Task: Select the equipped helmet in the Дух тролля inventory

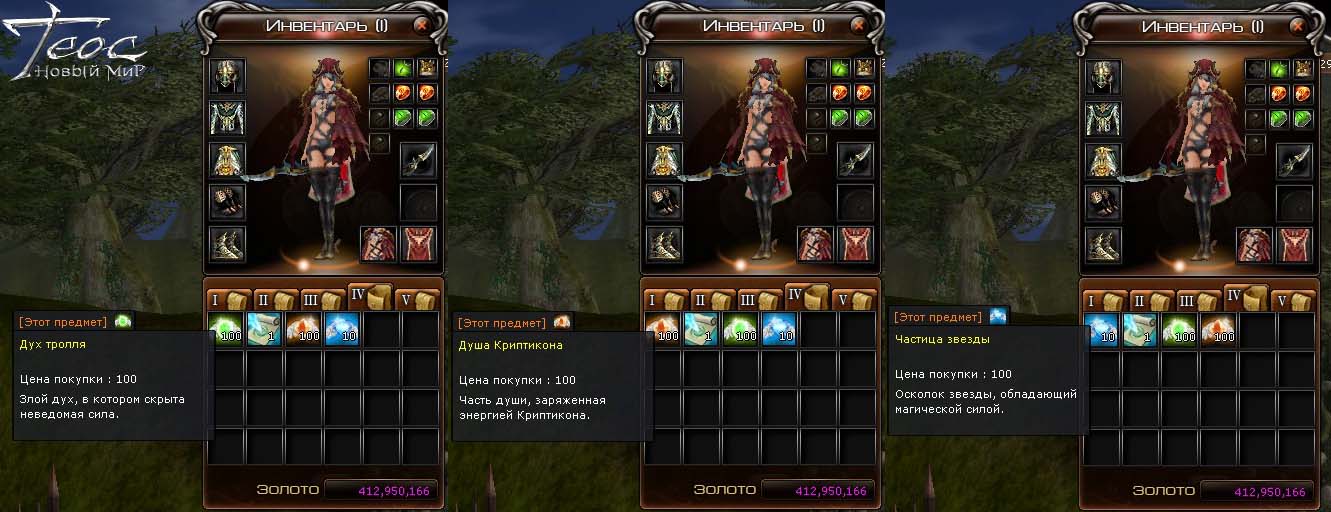Action: coord(227,76)
